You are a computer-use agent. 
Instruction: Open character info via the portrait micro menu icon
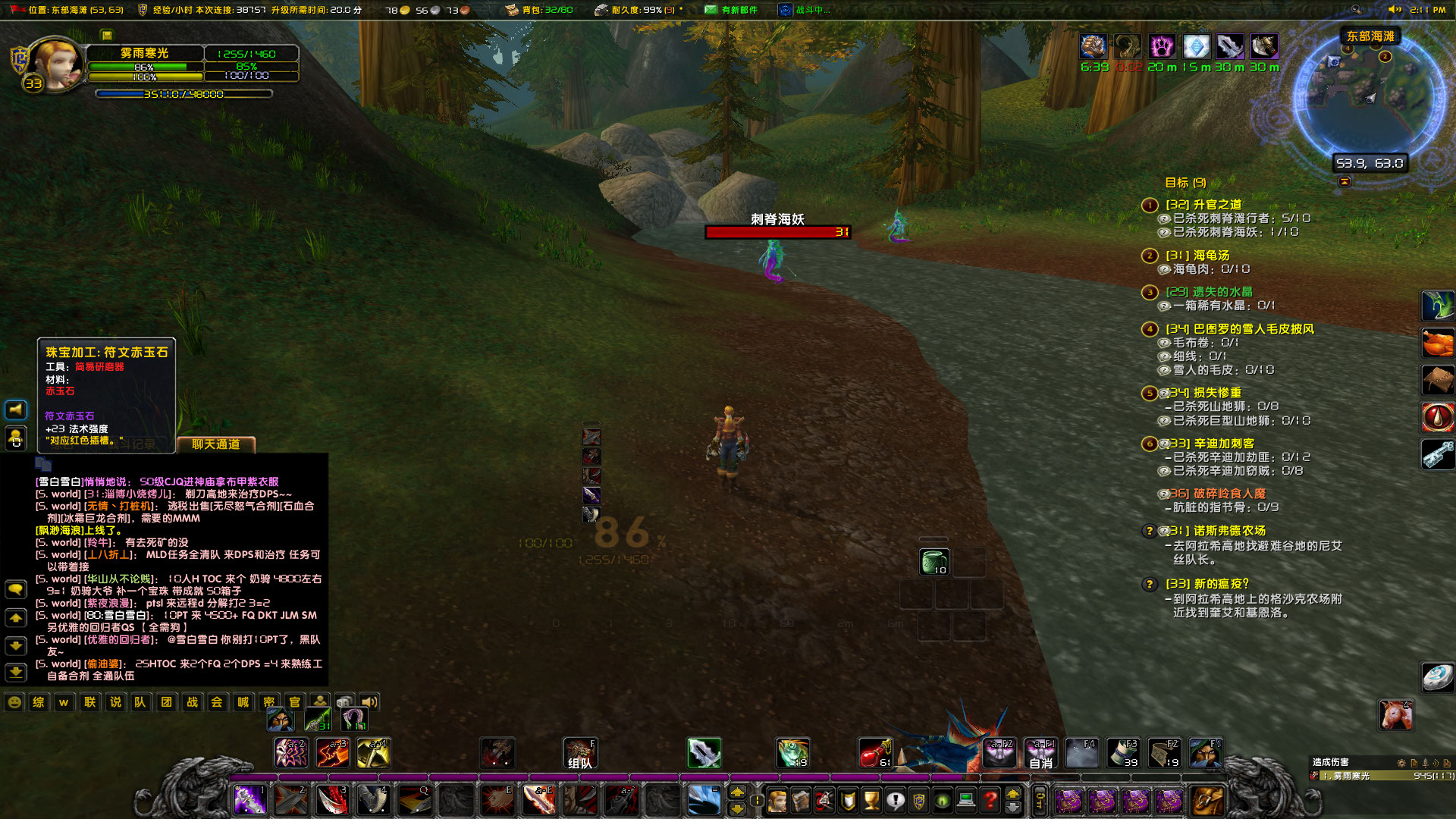[778, 799]
